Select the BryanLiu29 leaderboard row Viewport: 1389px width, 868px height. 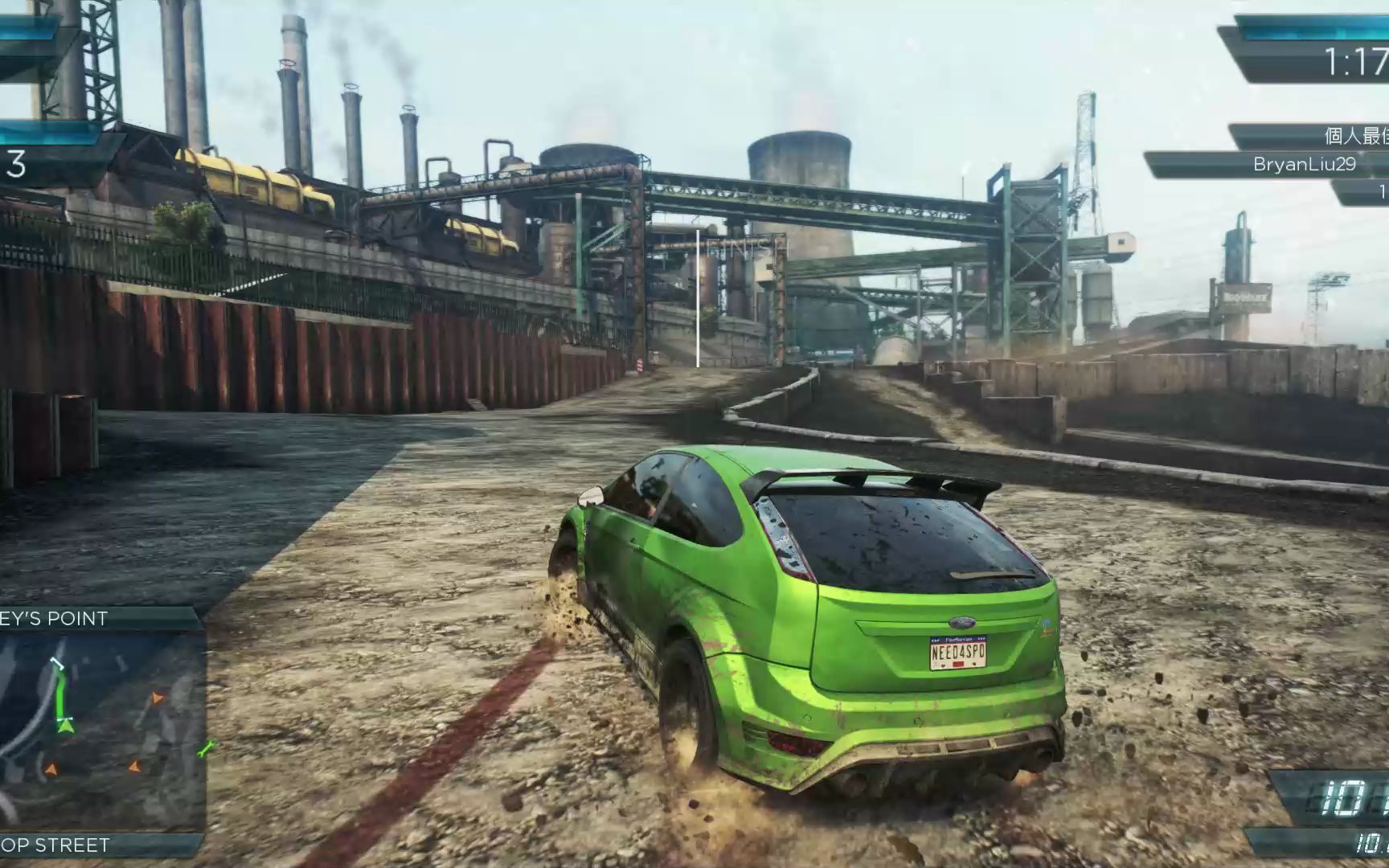click(x=1286, y=165)
